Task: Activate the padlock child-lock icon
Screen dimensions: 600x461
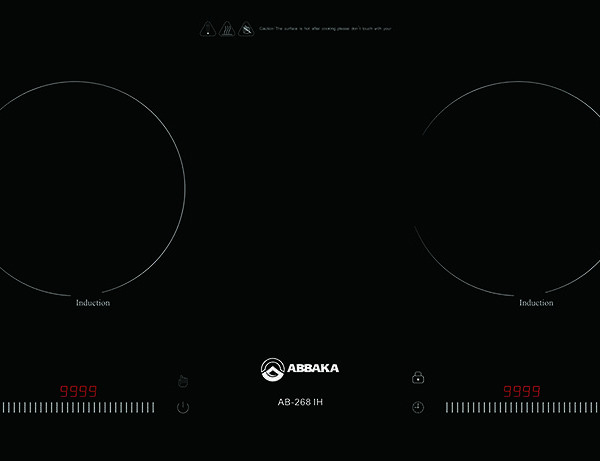Action: [418, 377]
